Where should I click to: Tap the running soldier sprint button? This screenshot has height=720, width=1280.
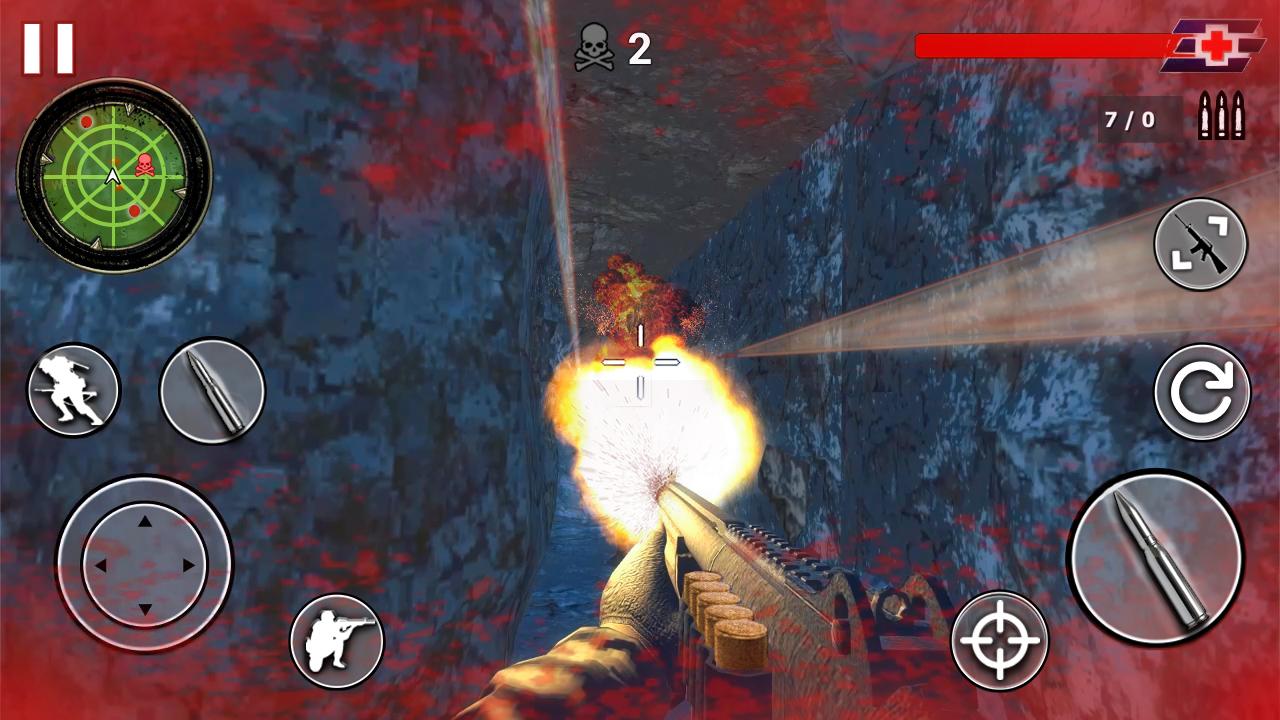pos(73,390)
